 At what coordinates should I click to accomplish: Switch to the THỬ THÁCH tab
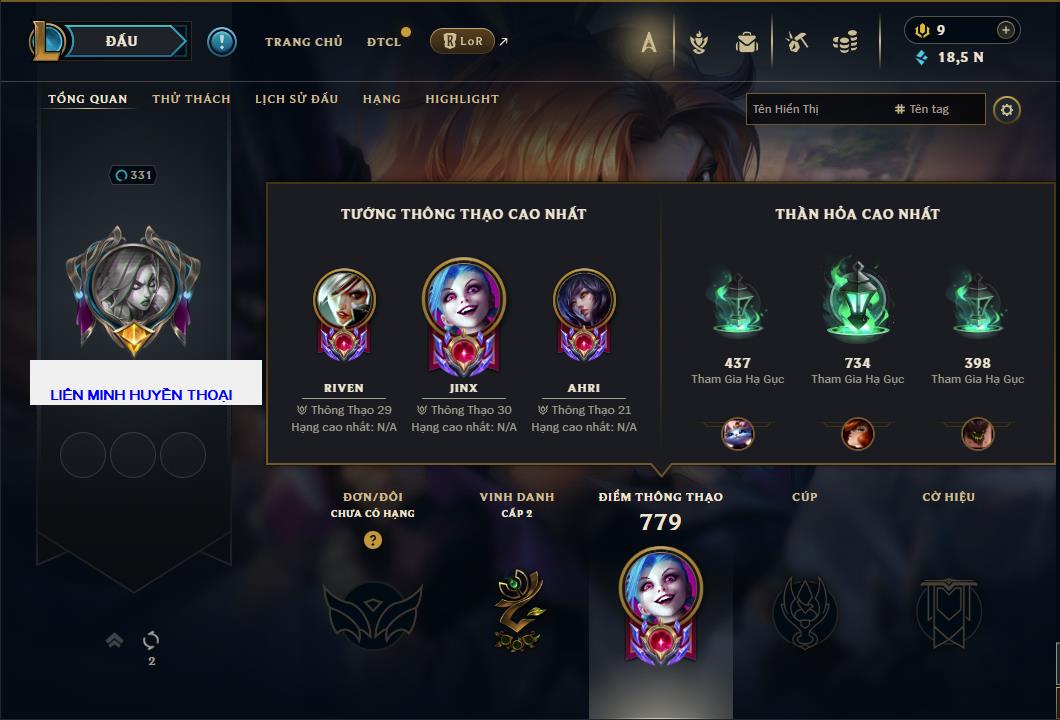tap(191, 99)
